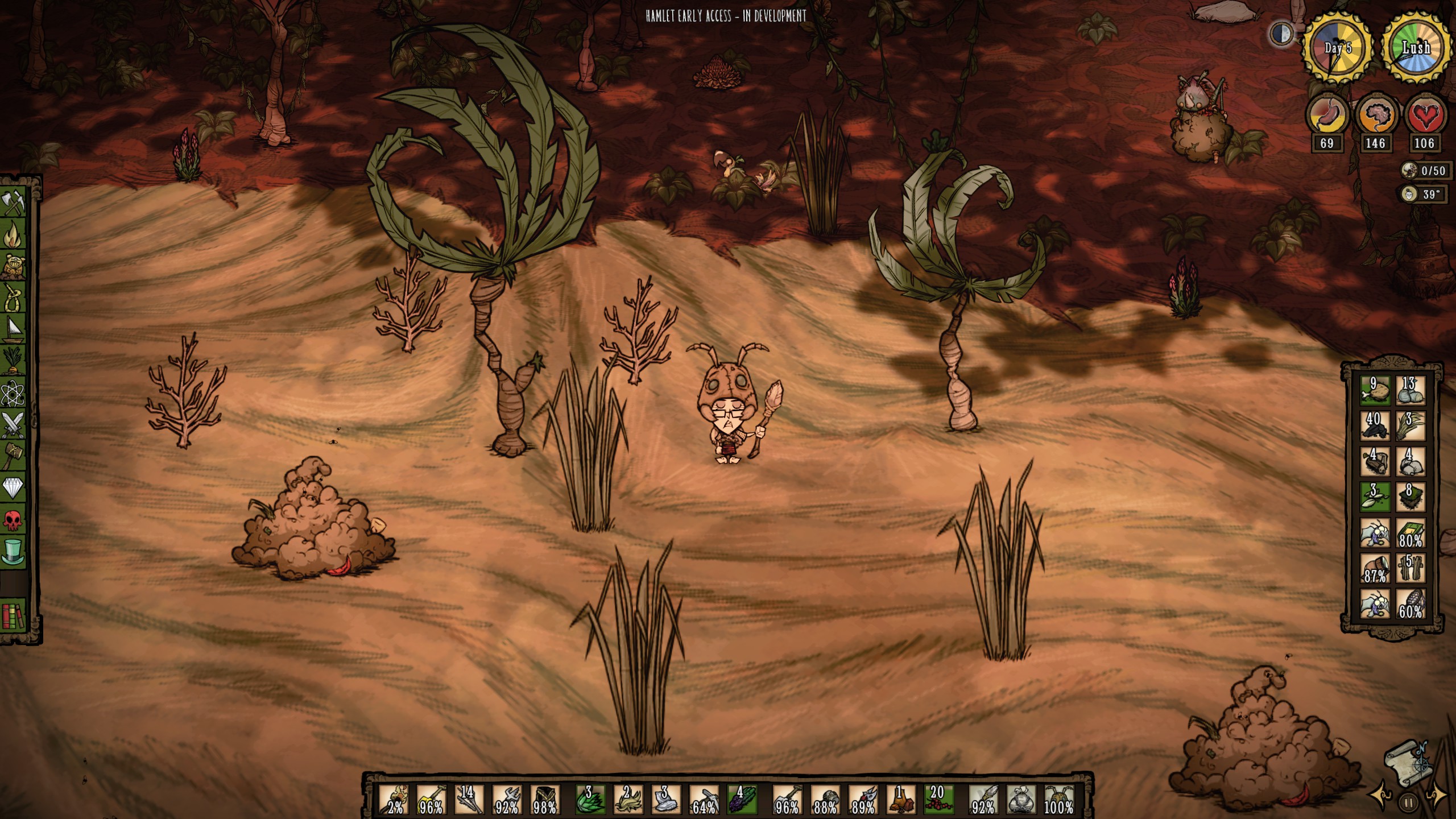Open the Science atom crafting tab
This screenshot has width=1456, height=819.
tap(14, 392)
